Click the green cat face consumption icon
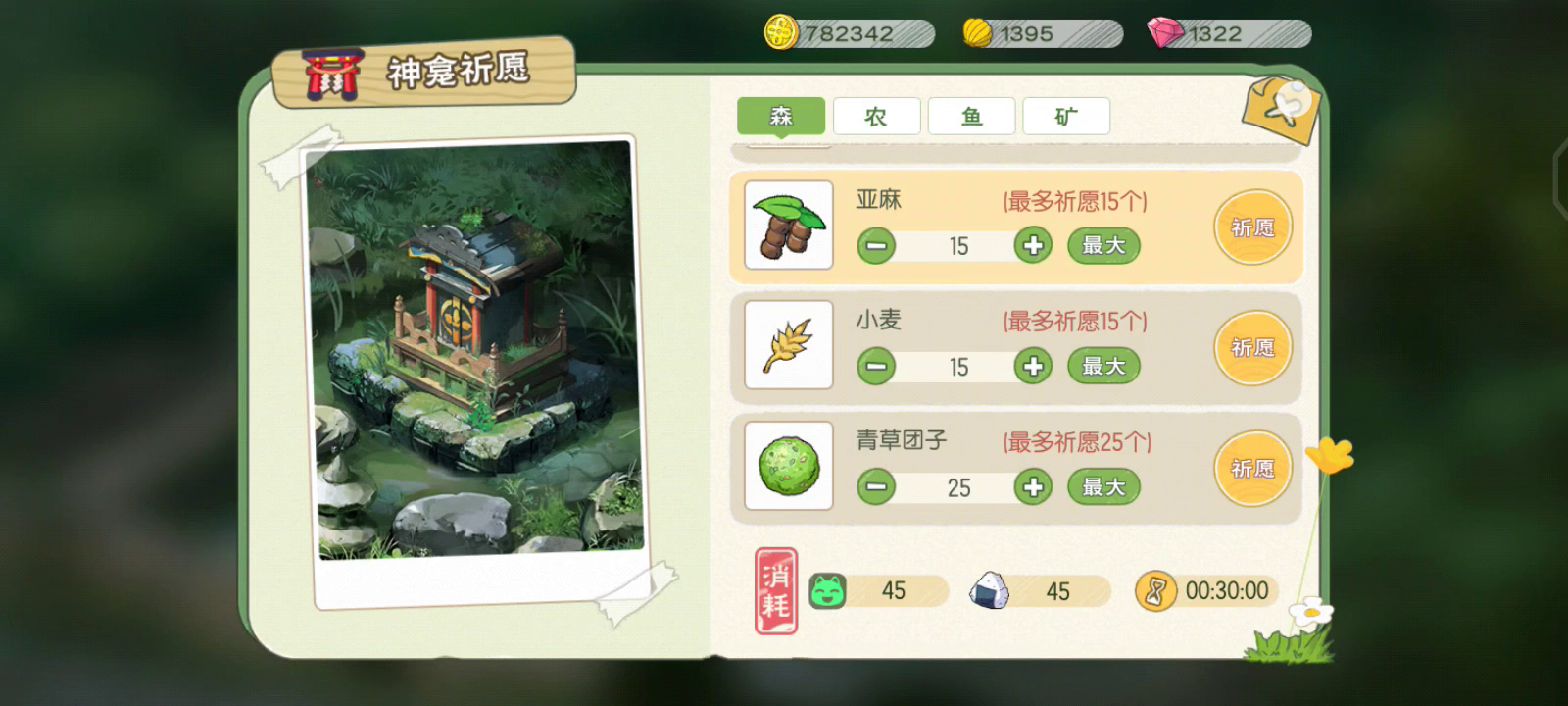Screen dimensions: 1568x706 tap(828, 590)
